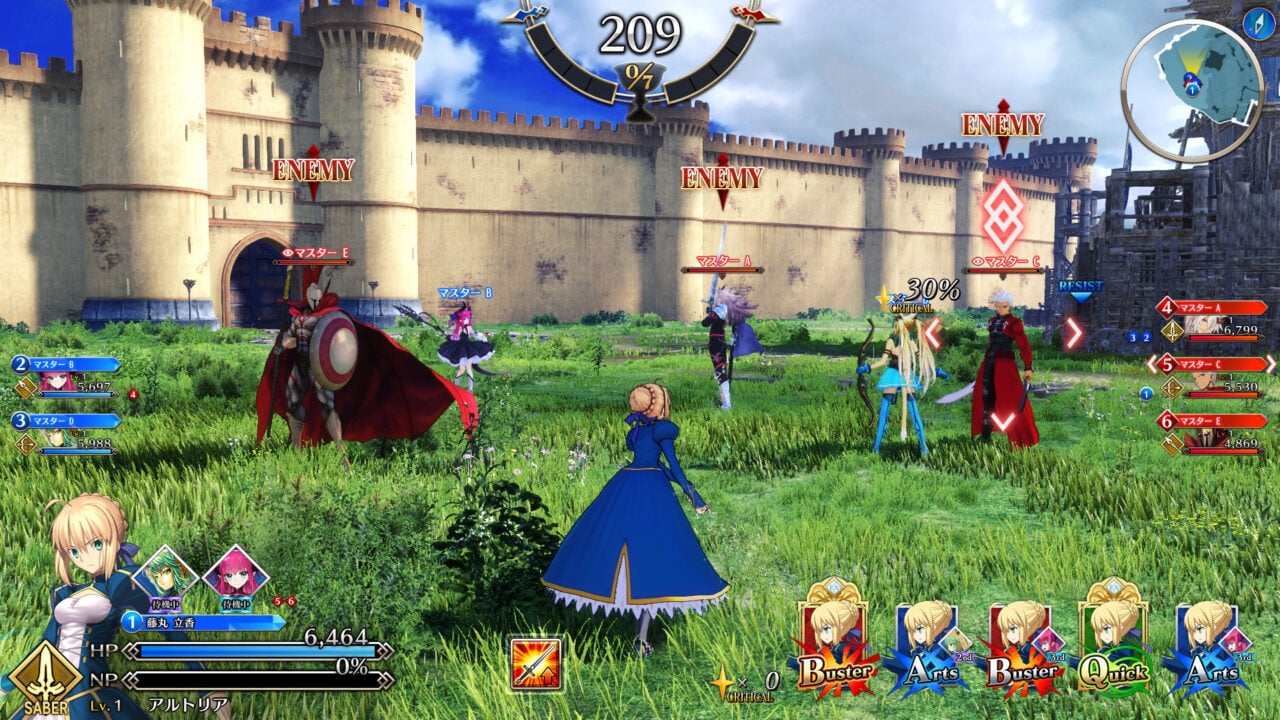The height and width of the screenshot is (720, 1280).
Task: Select the pink-haired 待機中 servant portrait
Action: 238,568
